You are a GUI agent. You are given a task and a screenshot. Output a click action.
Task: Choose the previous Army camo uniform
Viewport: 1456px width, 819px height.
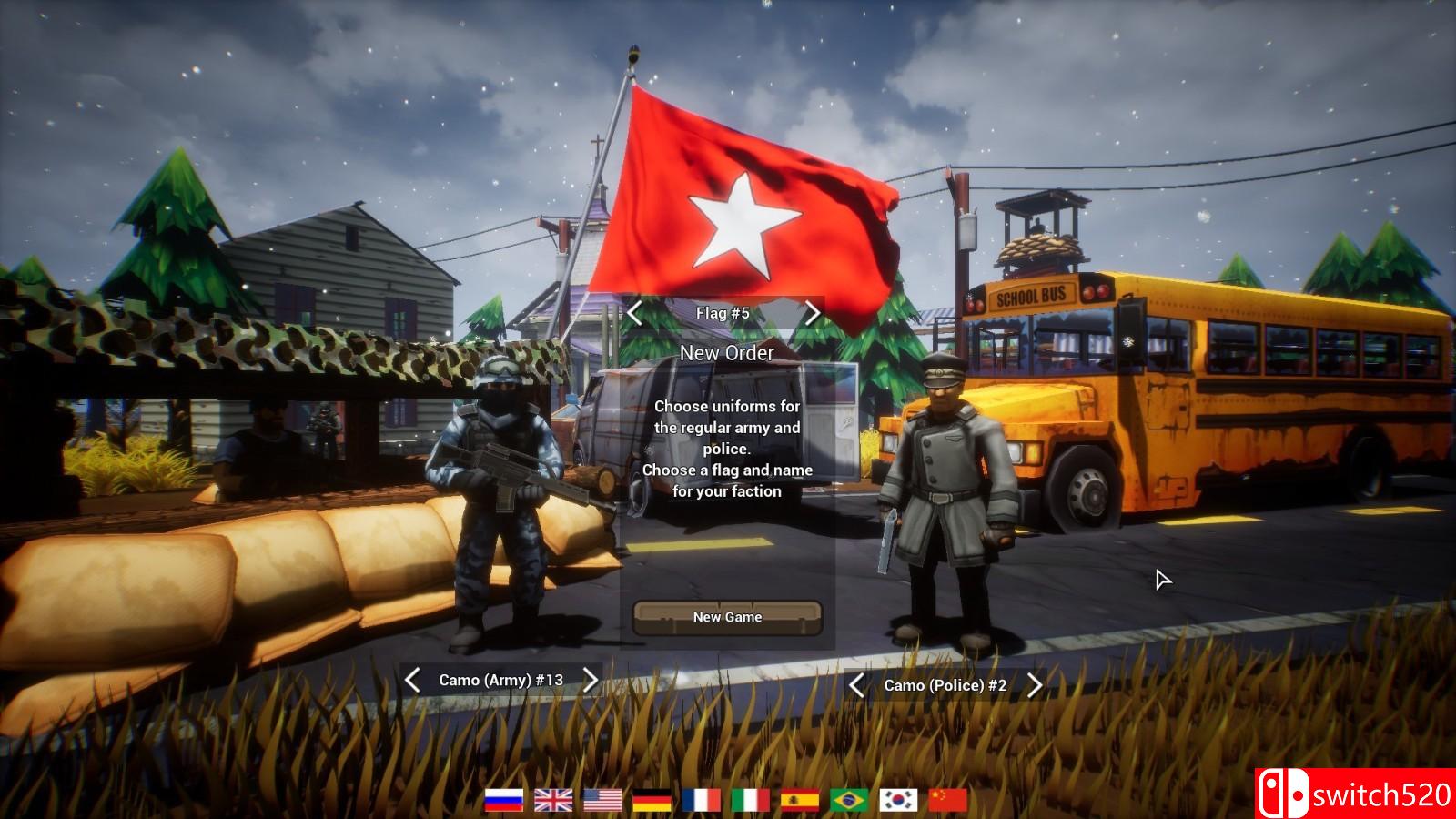412,680
